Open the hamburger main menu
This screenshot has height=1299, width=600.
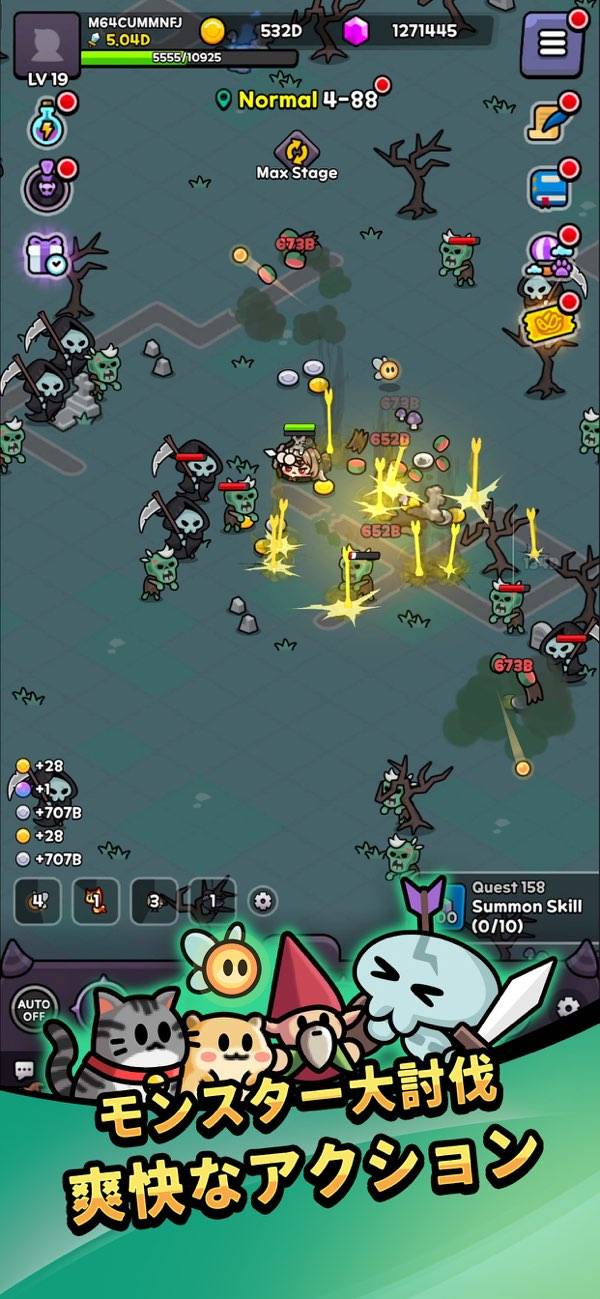[x=552, y=44]
